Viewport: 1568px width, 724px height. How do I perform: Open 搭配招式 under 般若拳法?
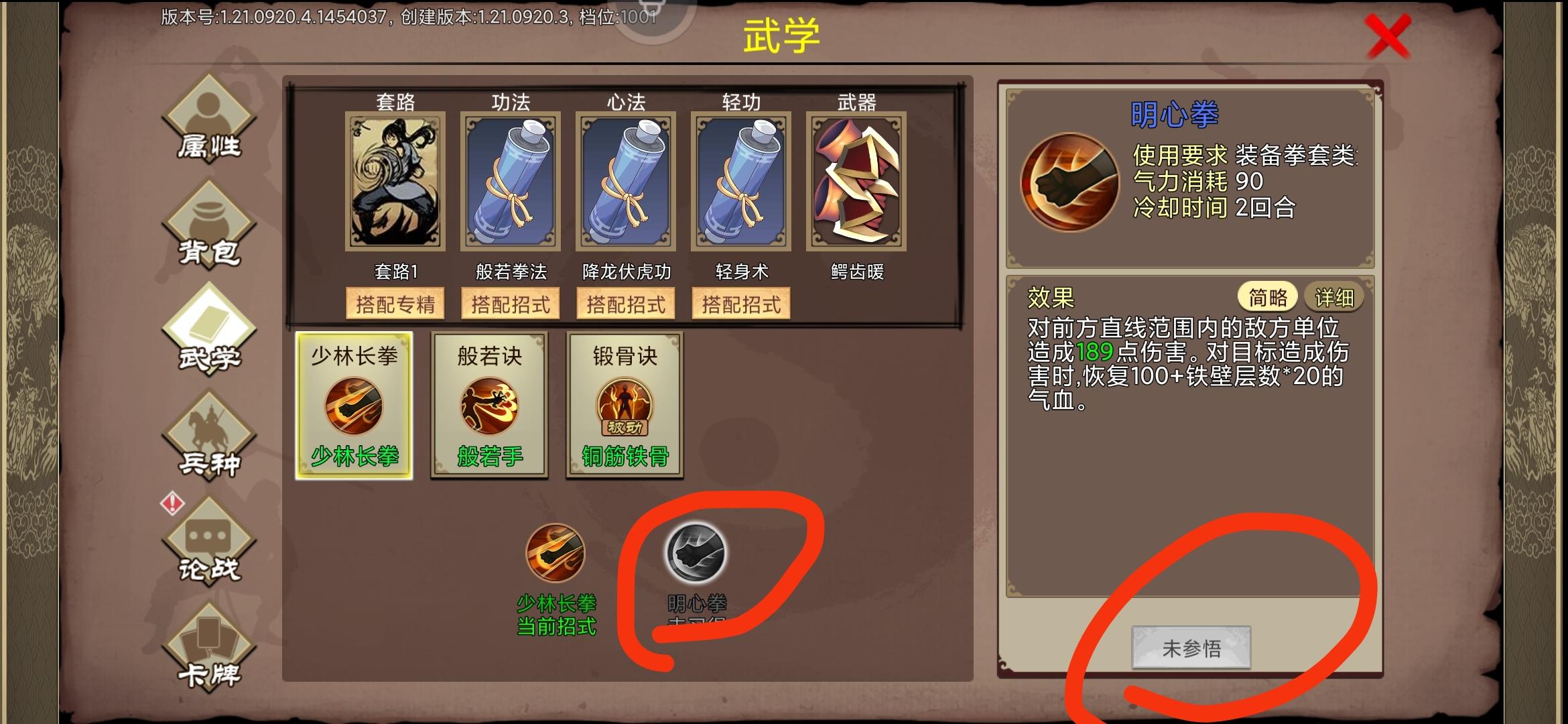[509, 302]
